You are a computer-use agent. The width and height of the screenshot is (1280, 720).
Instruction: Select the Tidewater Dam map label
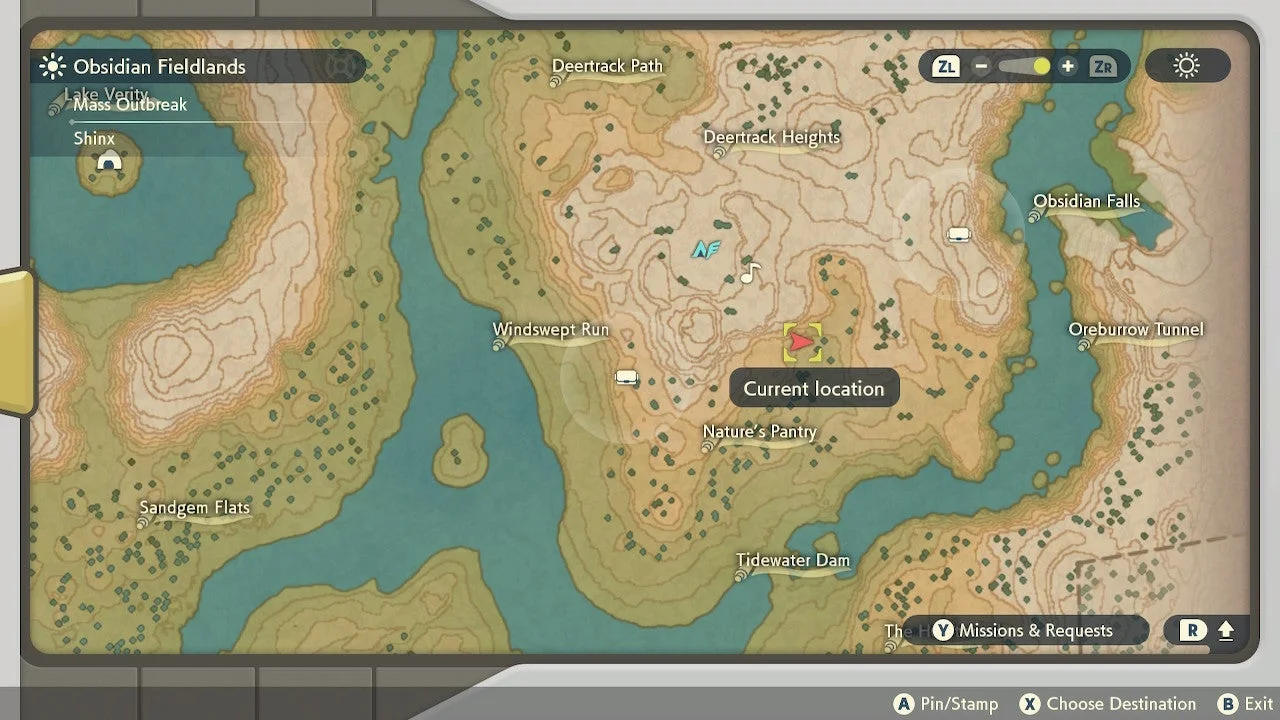(792, 561)
